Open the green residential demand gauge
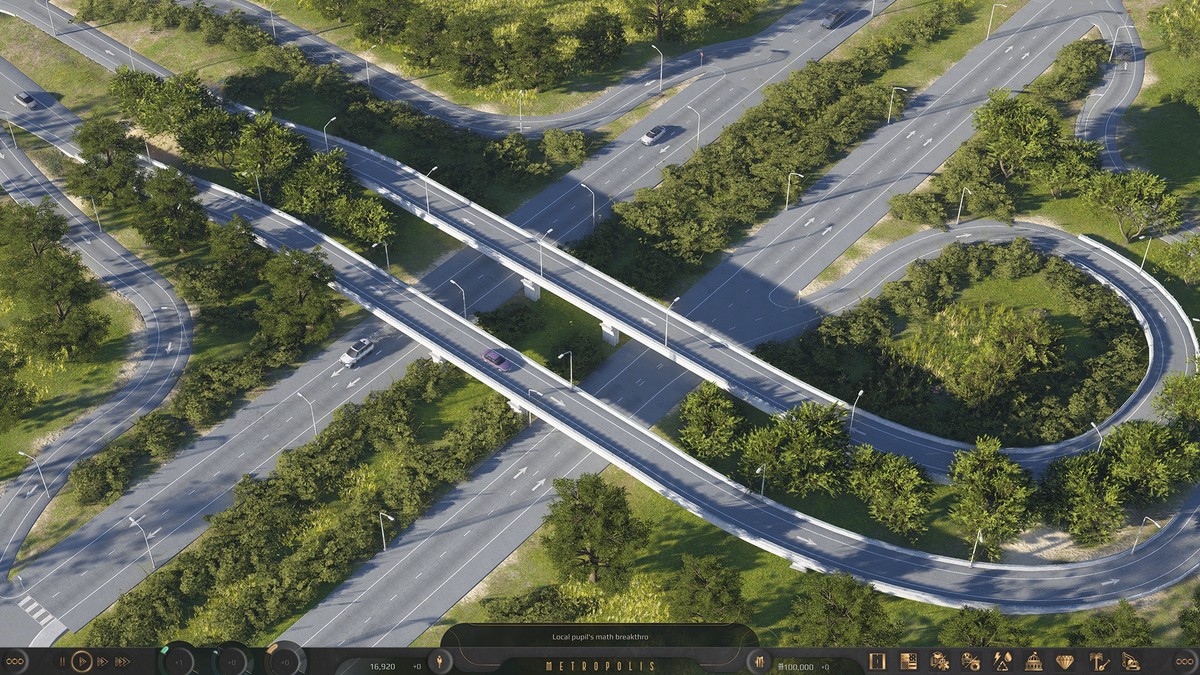Viewport: 1200px width, 675px height. [179, 661]
